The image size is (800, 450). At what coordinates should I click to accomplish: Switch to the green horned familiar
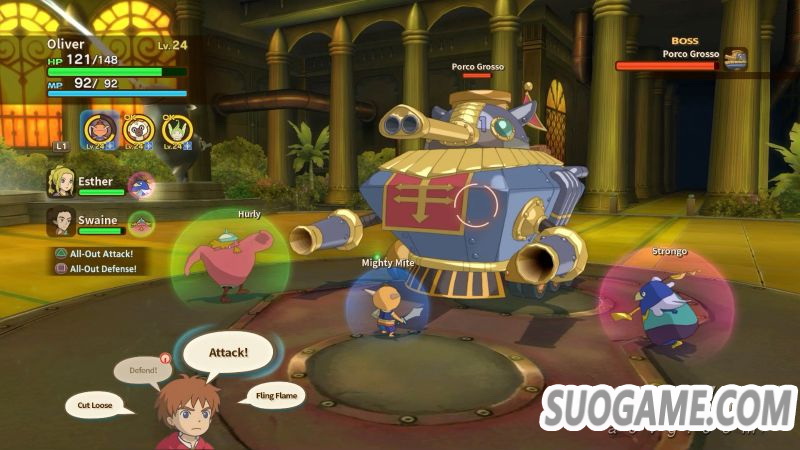coord(177,129)
